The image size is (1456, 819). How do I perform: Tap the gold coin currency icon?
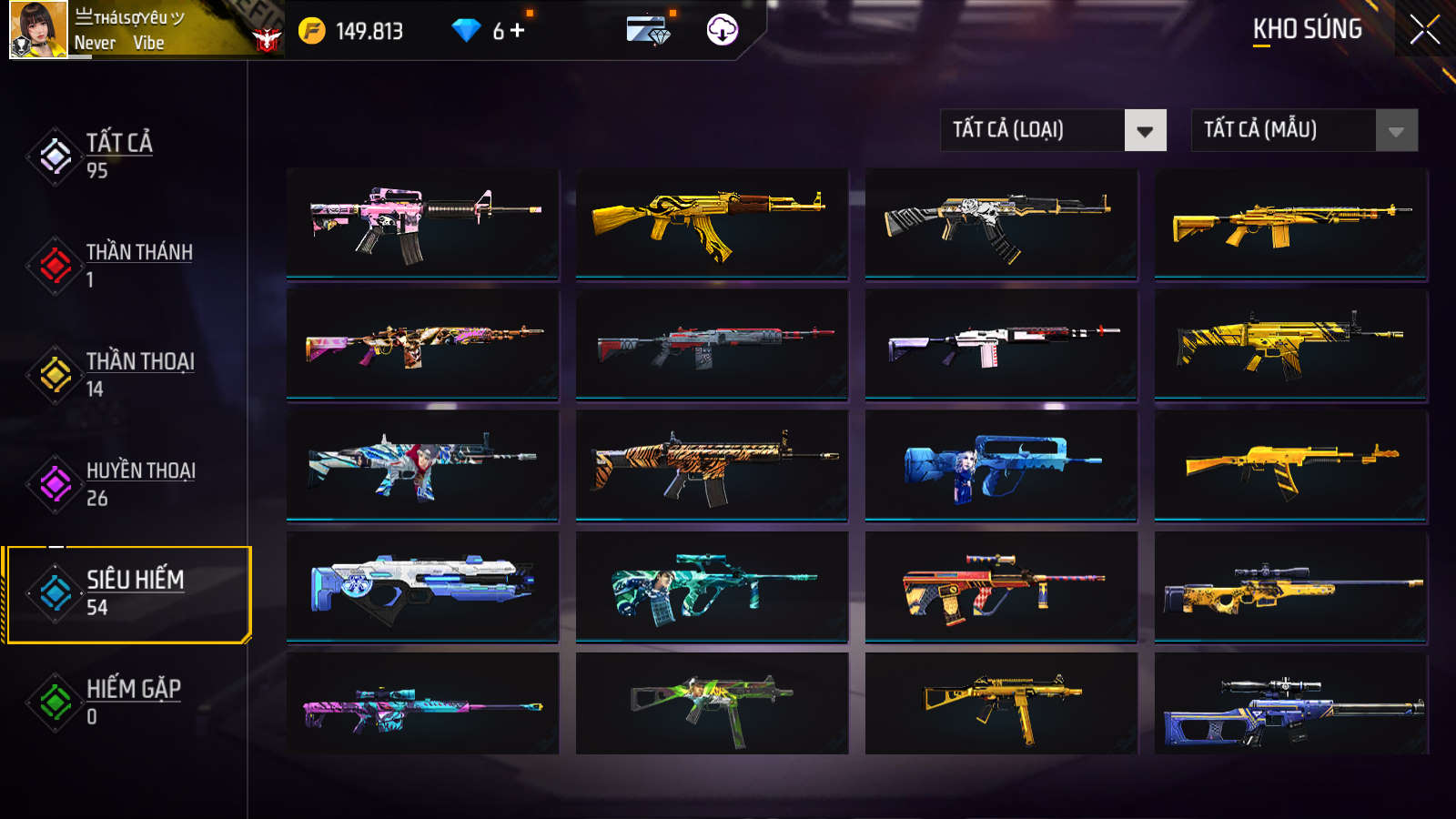coord(312,31)
